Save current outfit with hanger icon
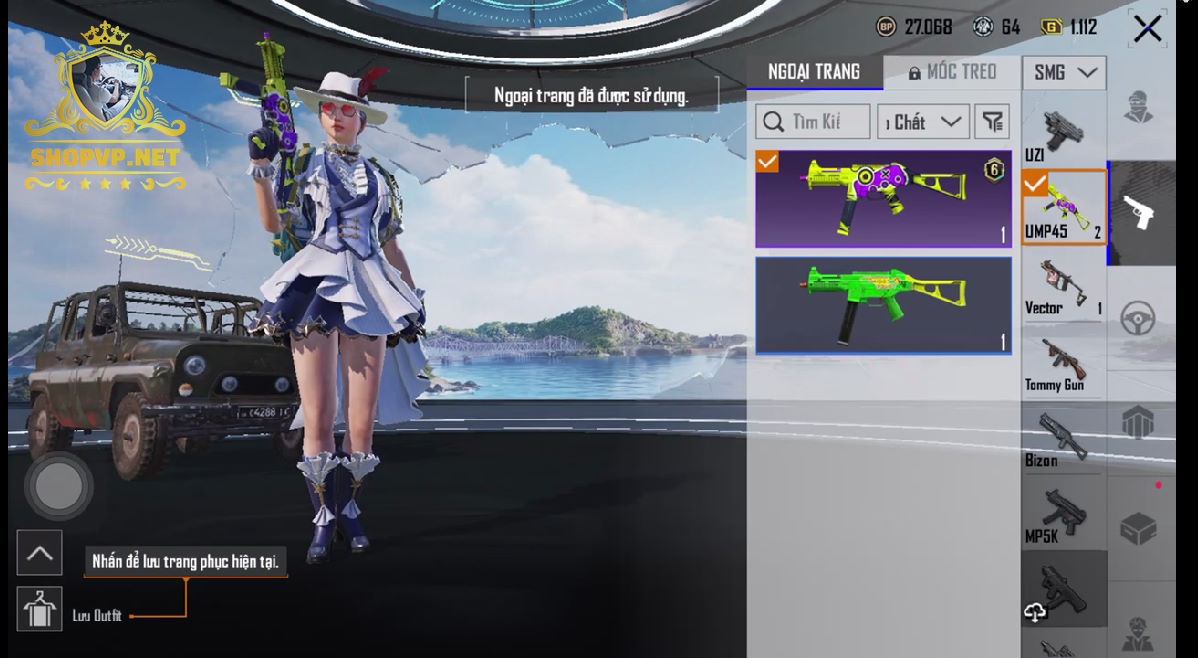1198x658 pixels. pyautogui.click(x=39, y=609)
